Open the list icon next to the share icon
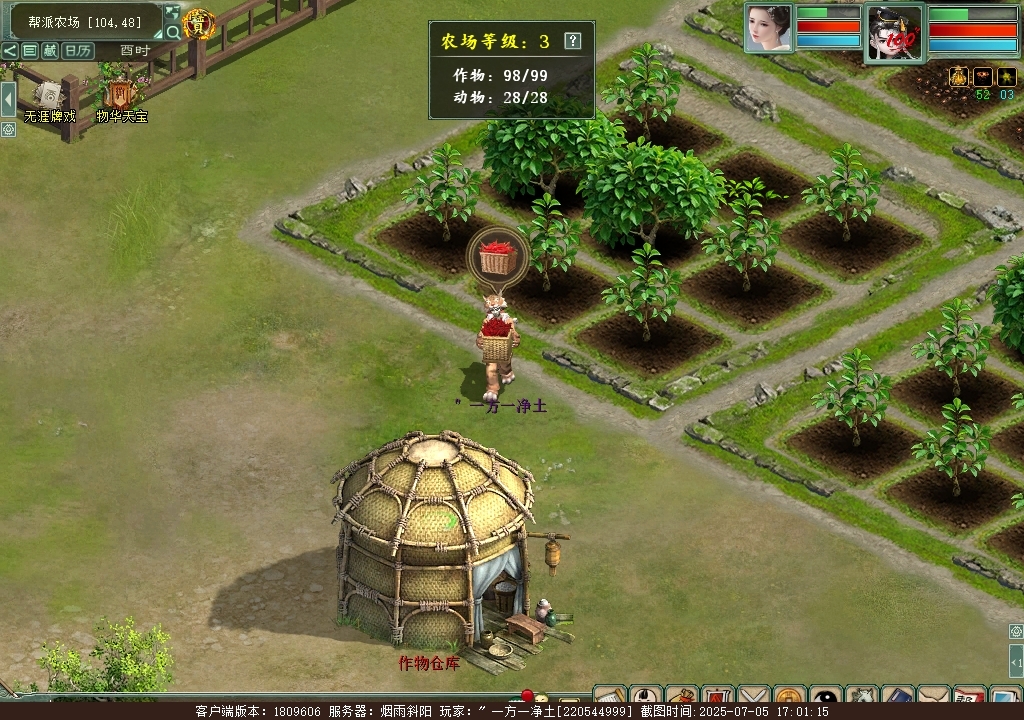The height and width of the screenshot is (720, 1024). point(30,51)
